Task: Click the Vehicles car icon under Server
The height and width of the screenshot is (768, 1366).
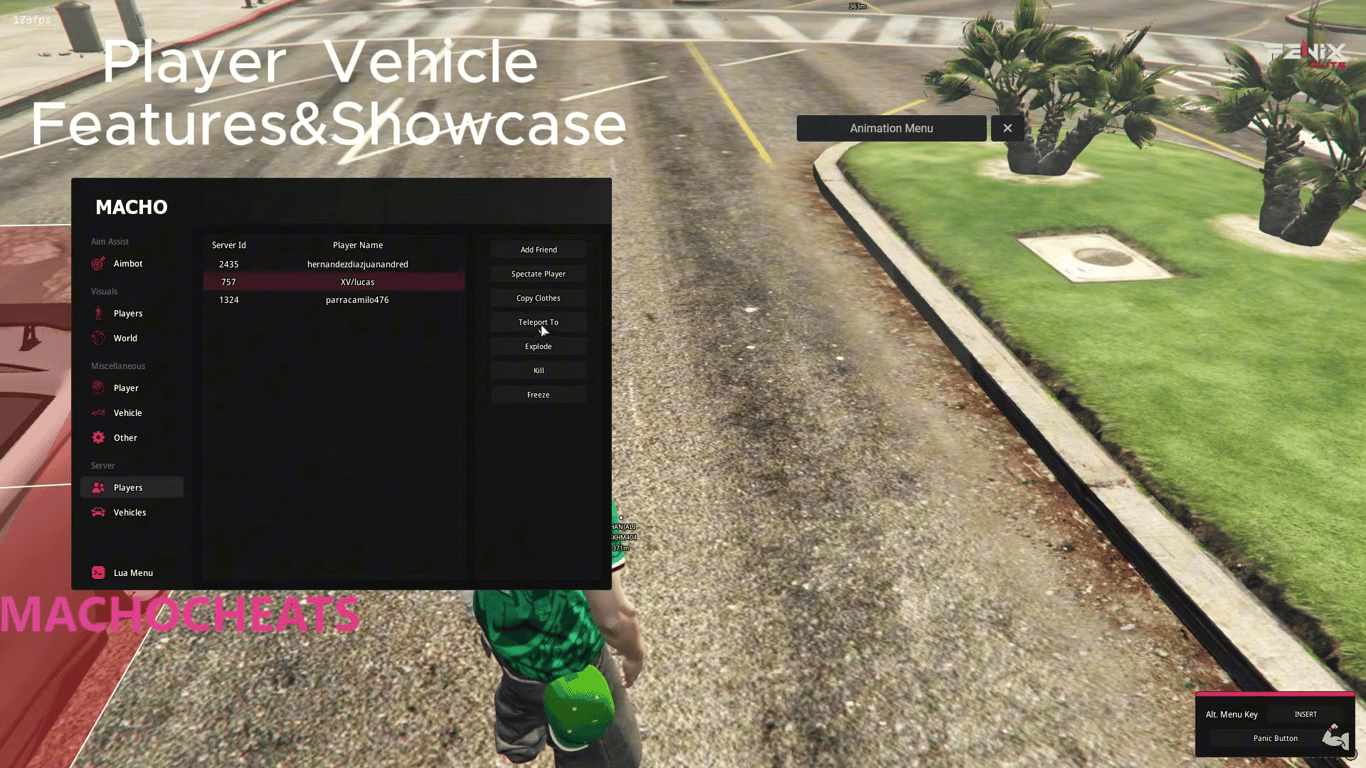Action: [x=98, y=512]
